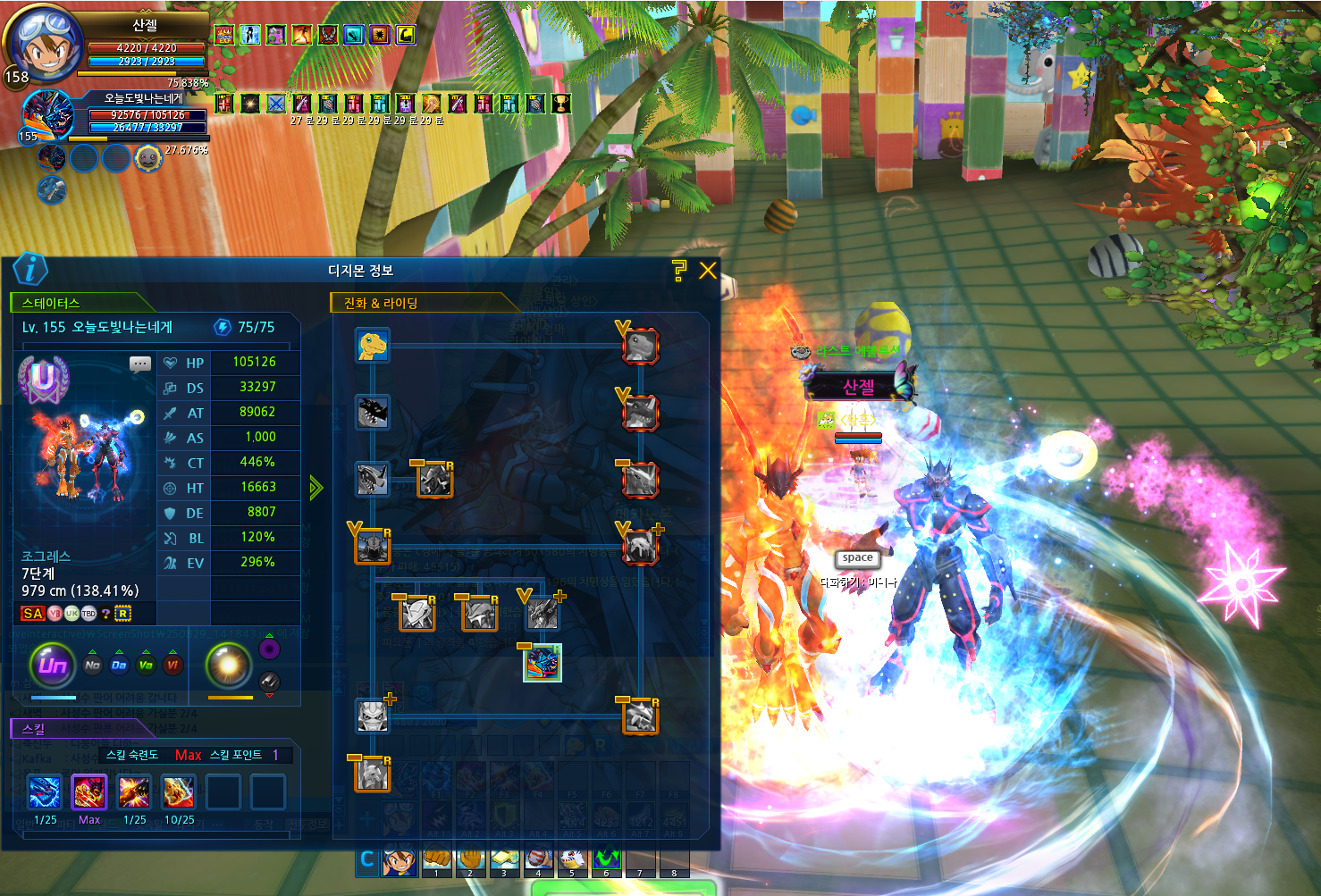Select the Agumon evolution icon
Image resolution: width=1321 pixels, height=896 pixels.
pyautogui.click(x=373, y=345)
